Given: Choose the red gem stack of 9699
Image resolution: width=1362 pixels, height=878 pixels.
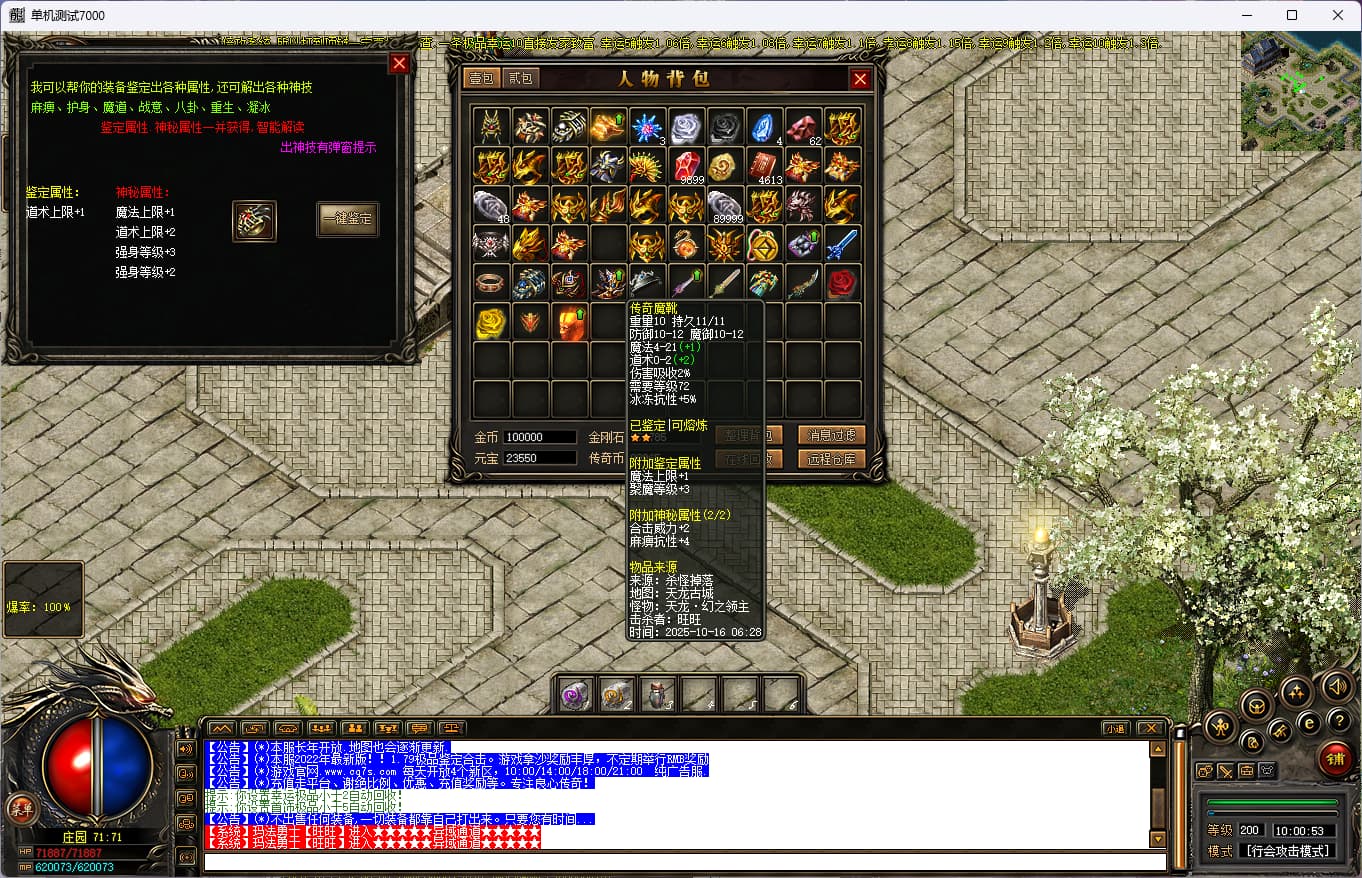Looking at the screenshot, I should (687, 165).
